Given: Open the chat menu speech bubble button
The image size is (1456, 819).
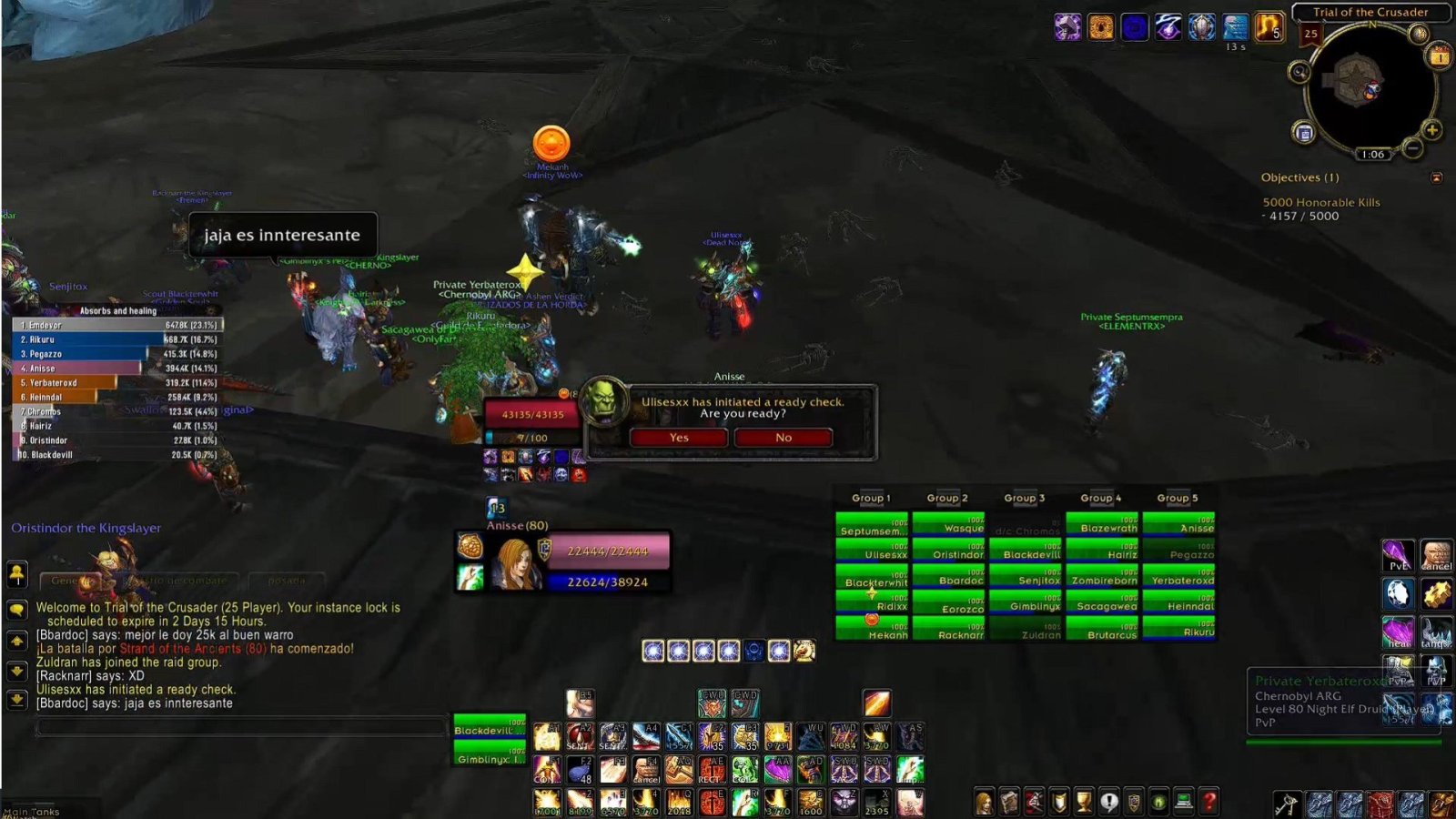Looking at the screenshot, I should pos(17,610).
